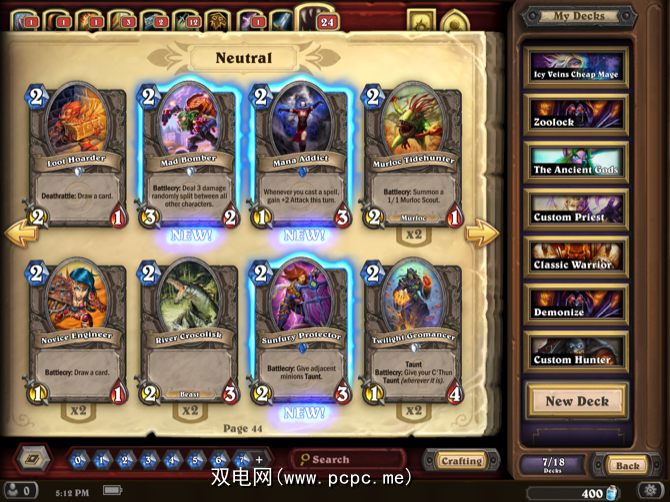The height and width of the screenshot is (502, 670).
Task: Open the Custom Priest deck
Action: (578, 209)
